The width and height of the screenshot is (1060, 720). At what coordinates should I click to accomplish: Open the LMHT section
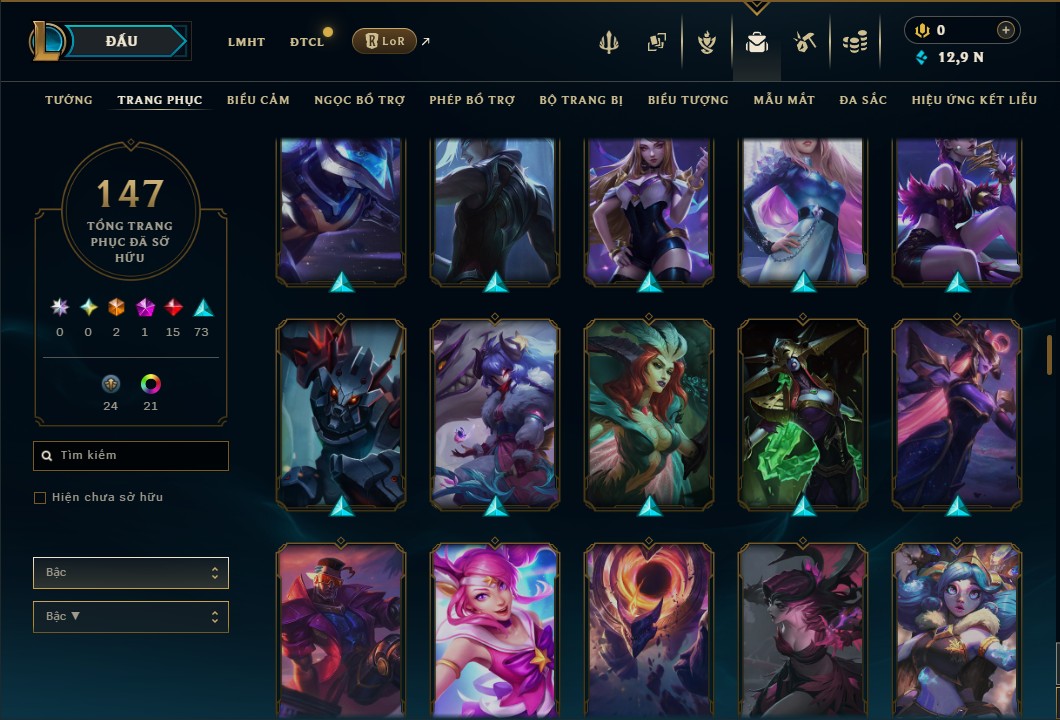pos(246,42)
